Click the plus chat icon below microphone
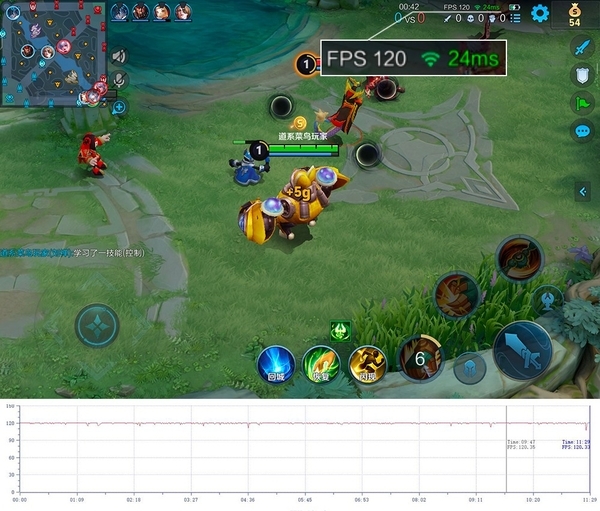 (119, 106)
